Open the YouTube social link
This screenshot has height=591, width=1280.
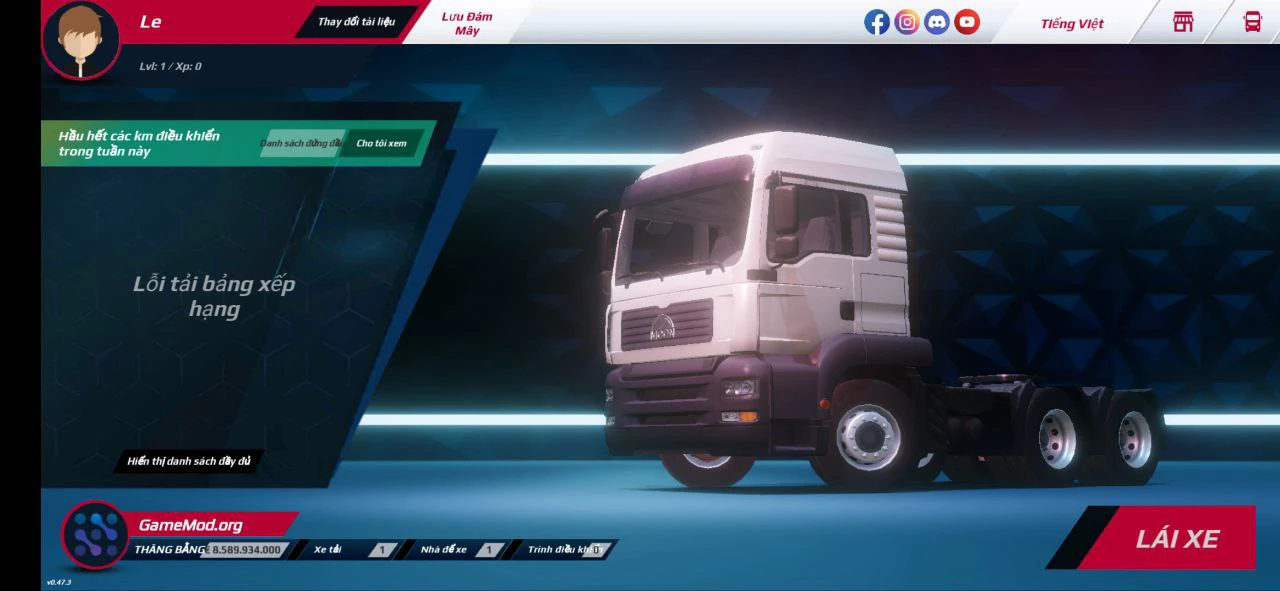point(967,22)
